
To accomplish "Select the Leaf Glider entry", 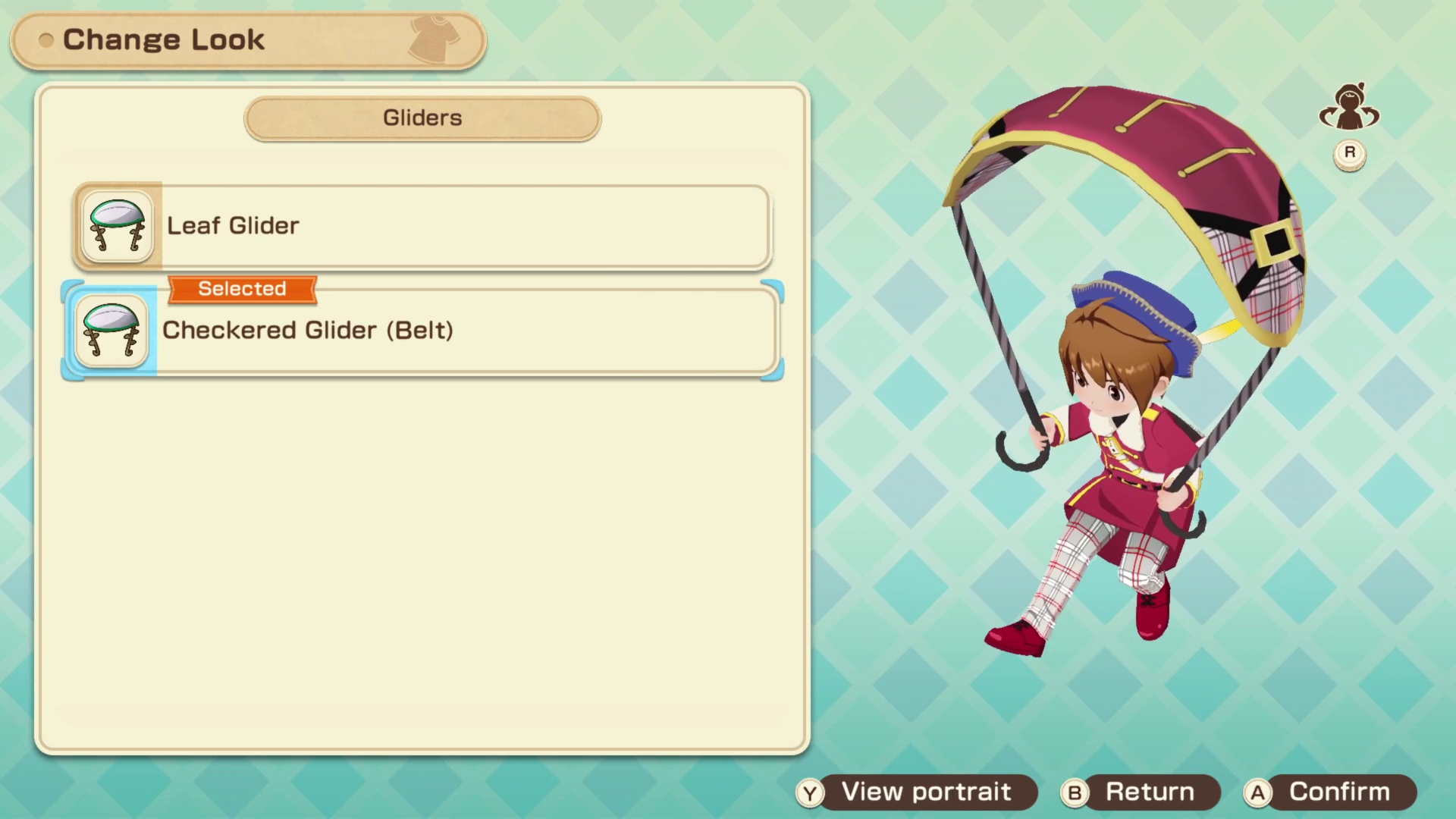I will click(422, 226).
